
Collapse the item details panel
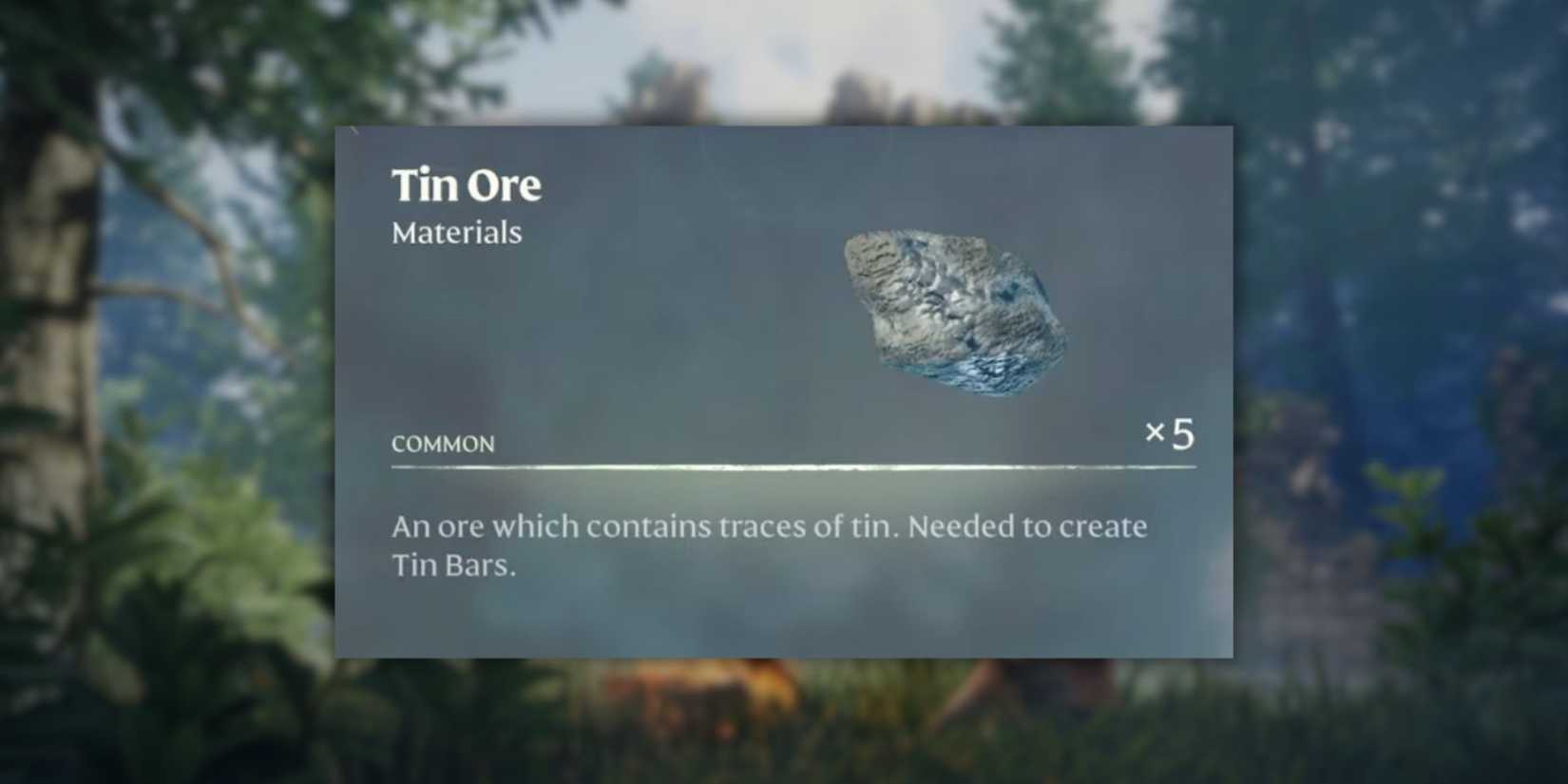783,392
